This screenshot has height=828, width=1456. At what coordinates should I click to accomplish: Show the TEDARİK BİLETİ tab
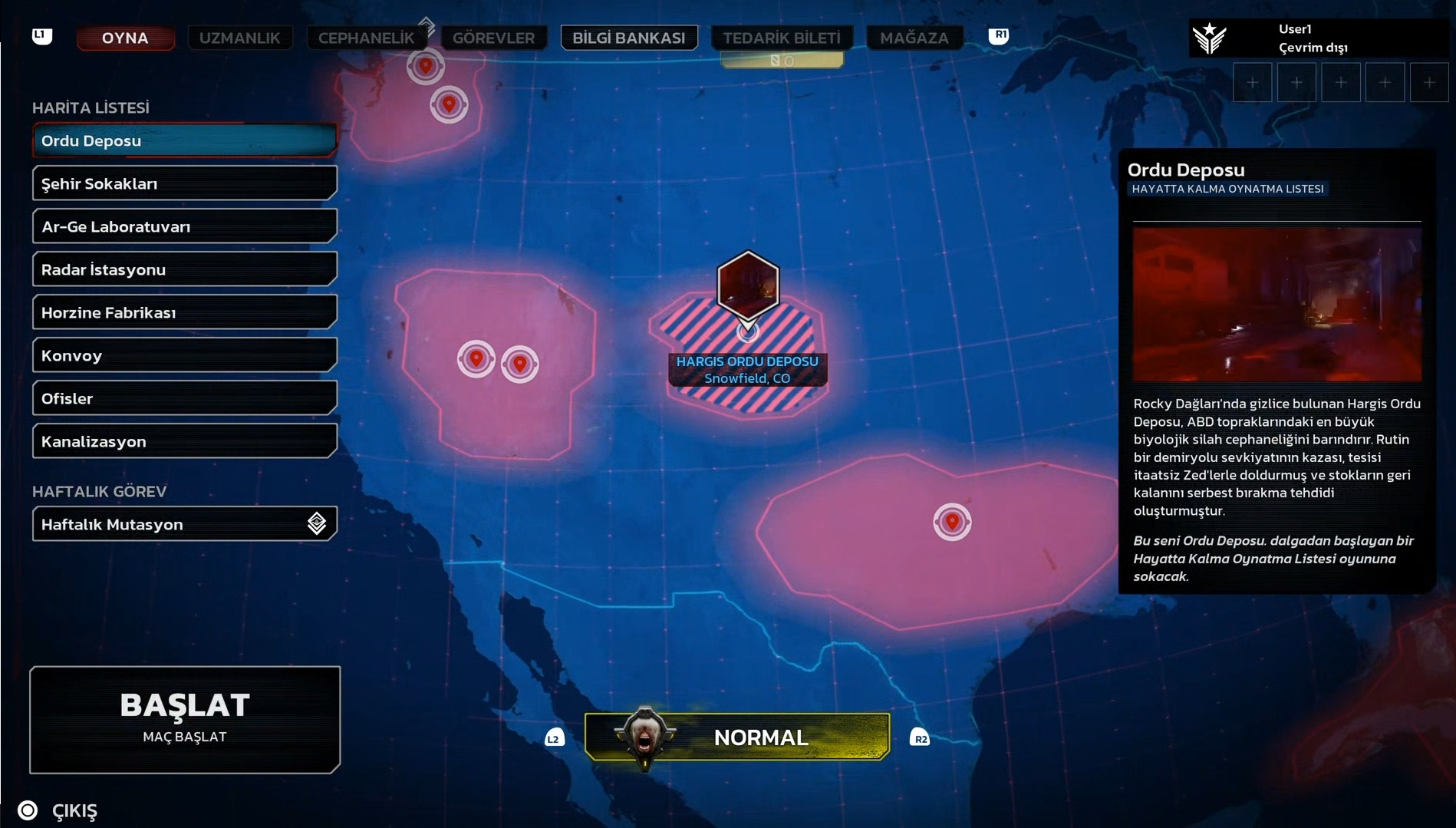781,38
